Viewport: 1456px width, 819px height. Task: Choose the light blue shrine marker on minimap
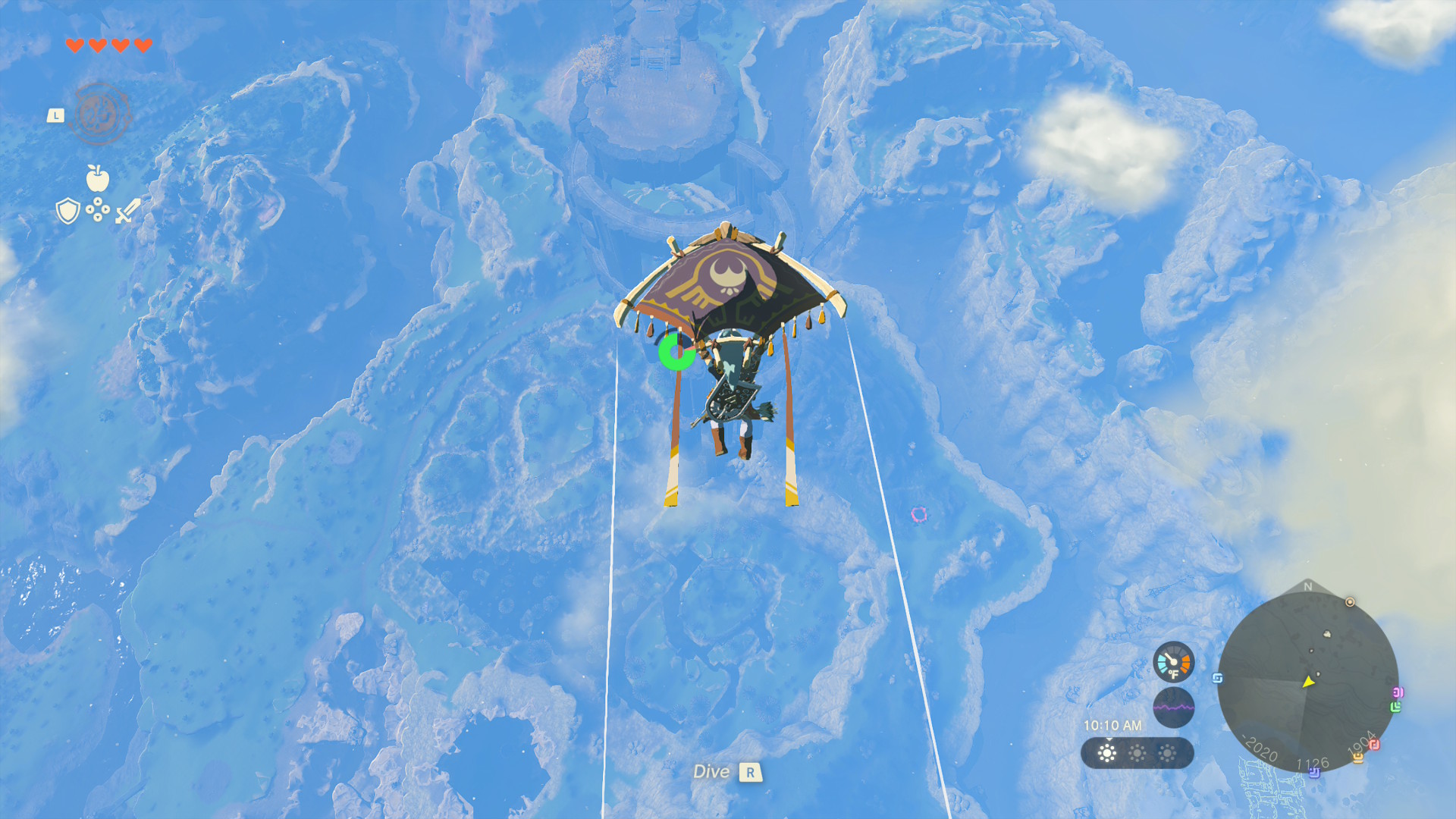(1218, 678)
